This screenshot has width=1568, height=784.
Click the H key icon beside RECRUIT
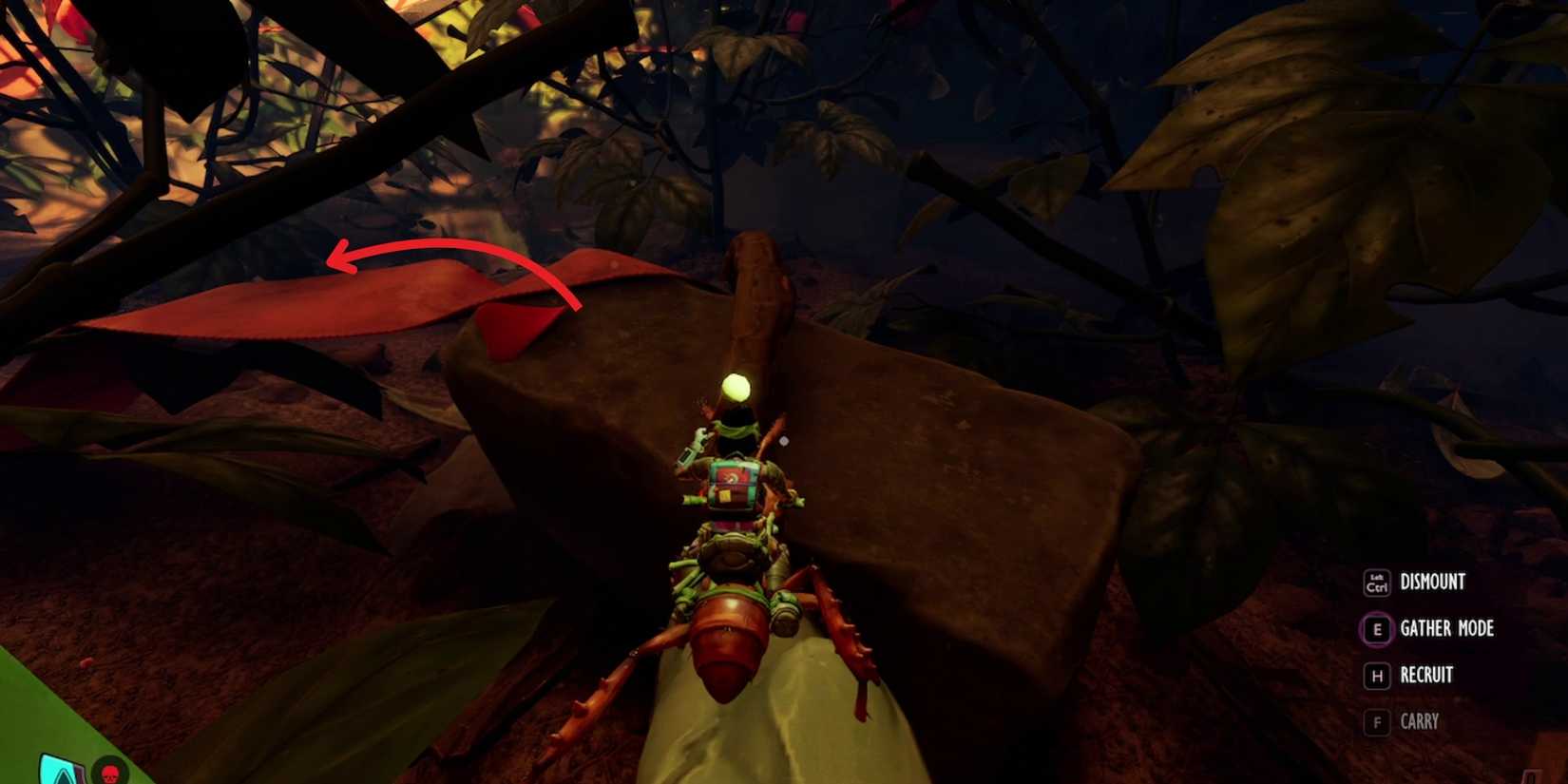(x=1376, y=676)
